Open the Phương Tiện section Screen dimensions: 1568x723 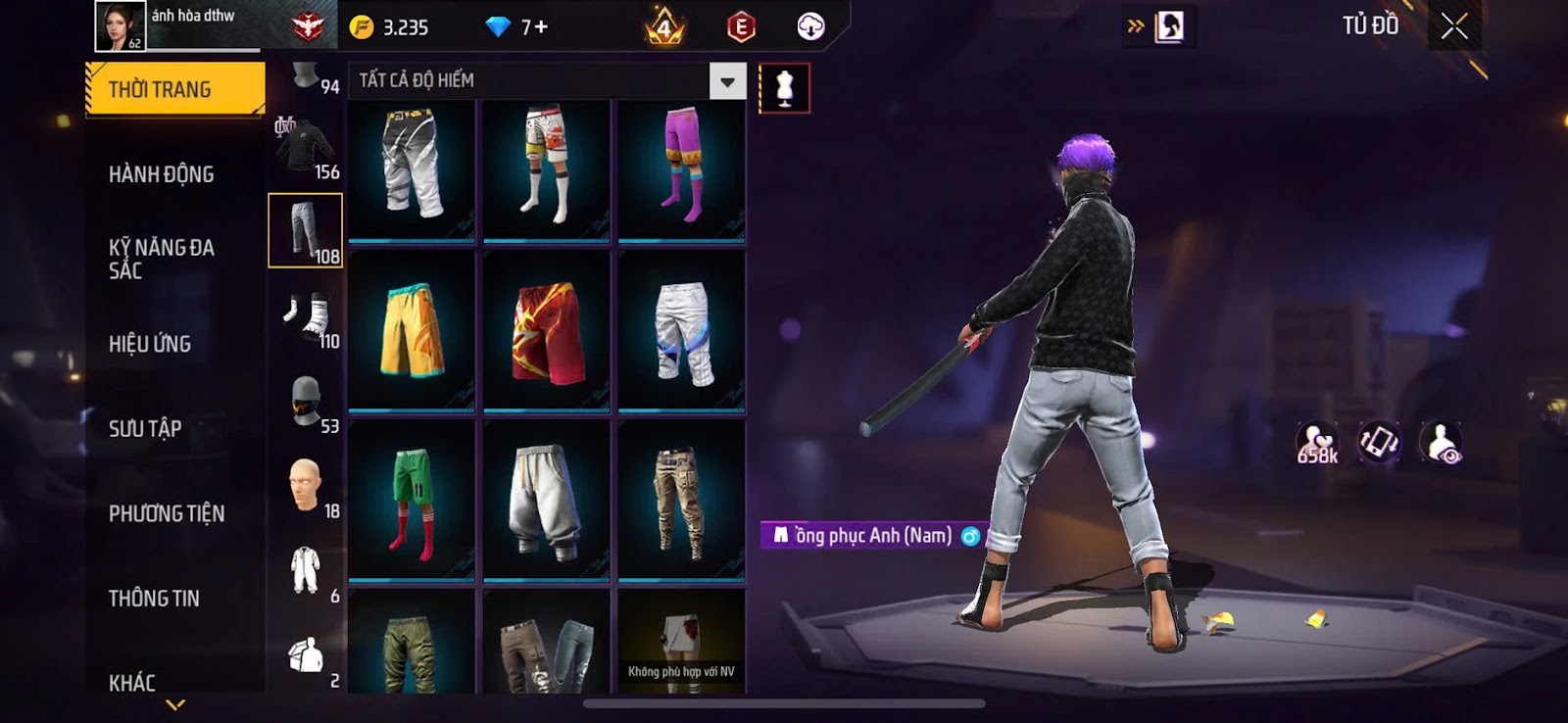[167, 513]
